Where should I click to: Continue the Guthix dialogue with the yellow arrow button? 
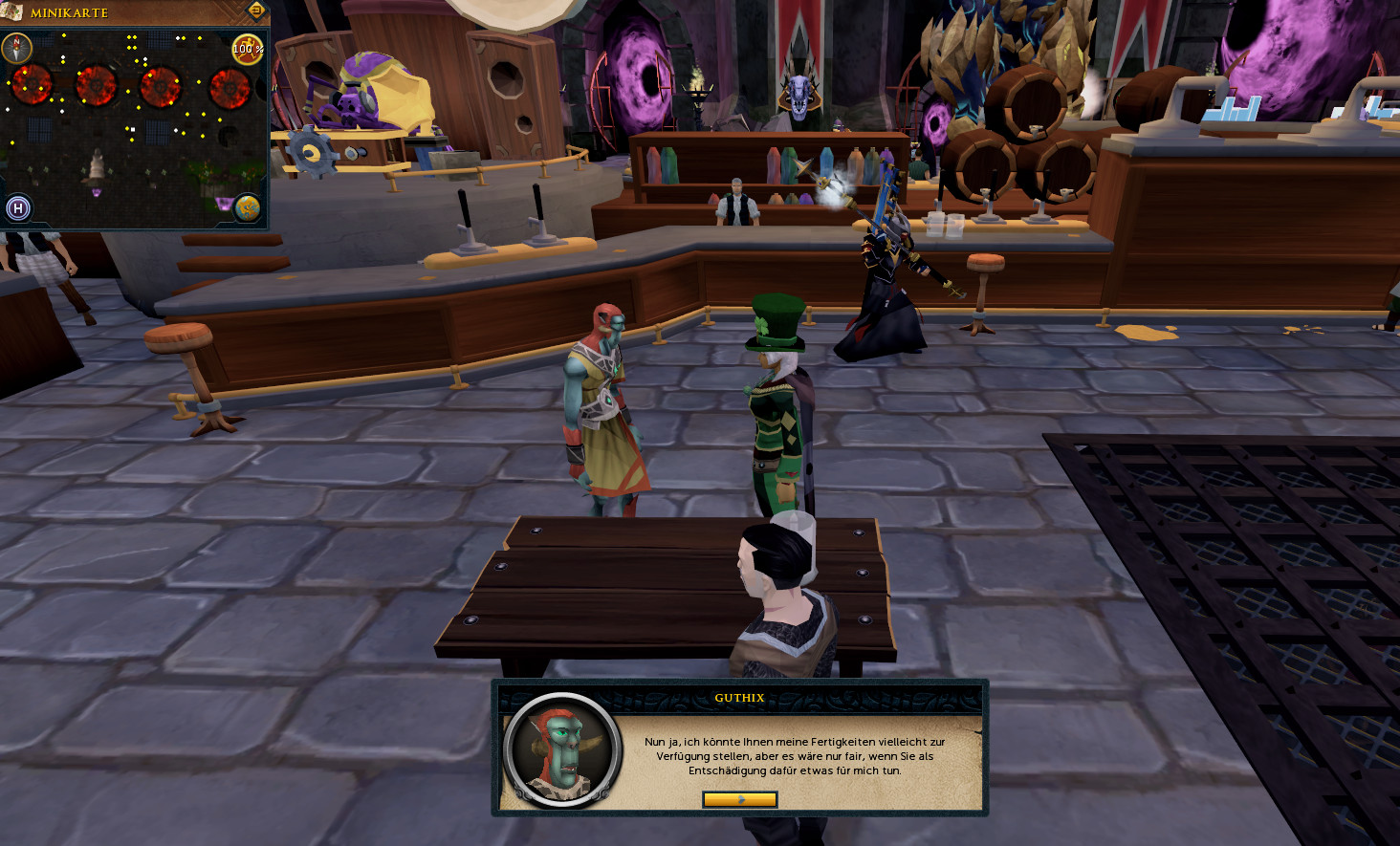(739, 799)
